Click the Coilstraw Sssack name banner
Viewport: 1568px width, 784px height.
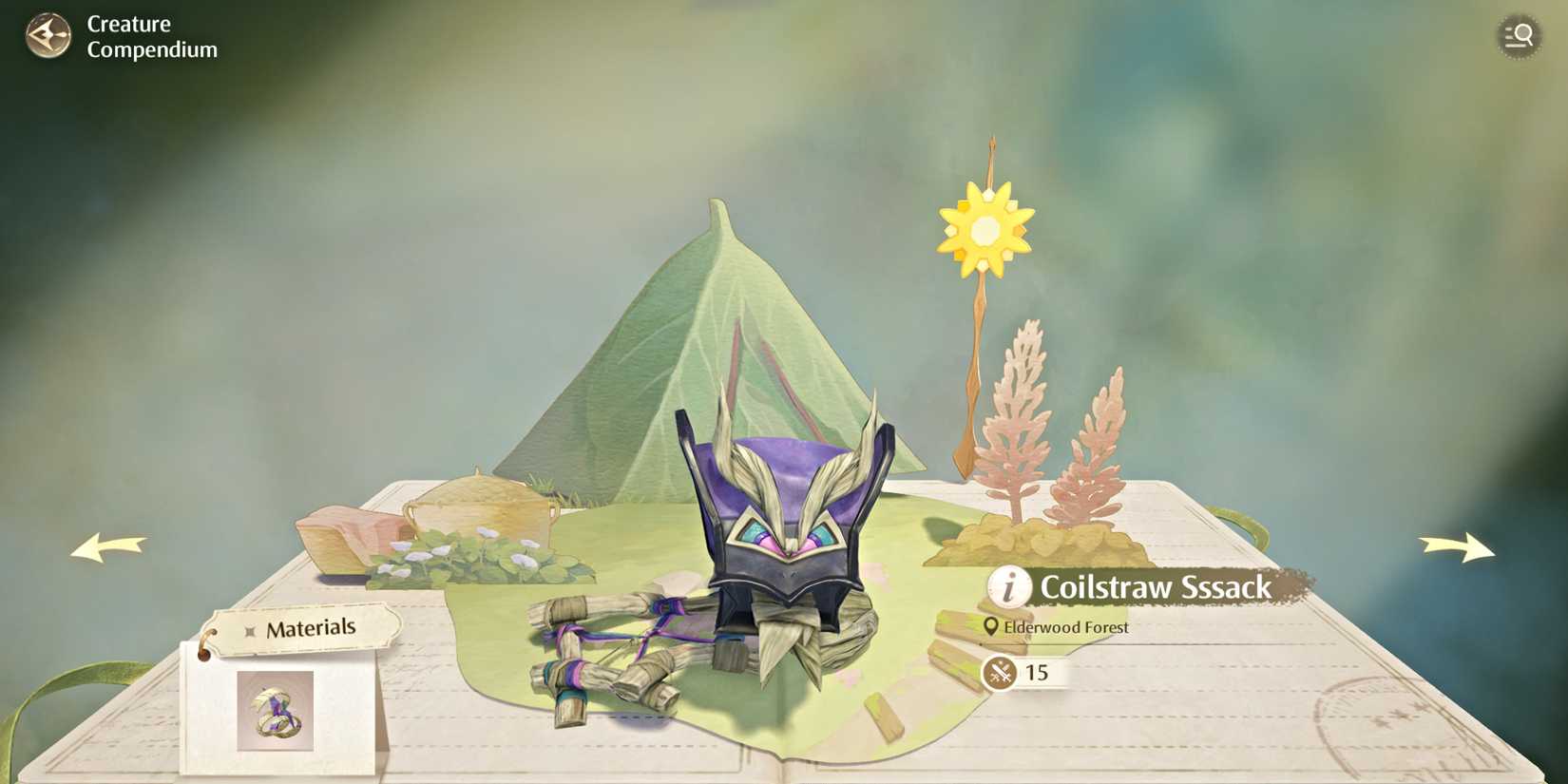pos(1155,587)
